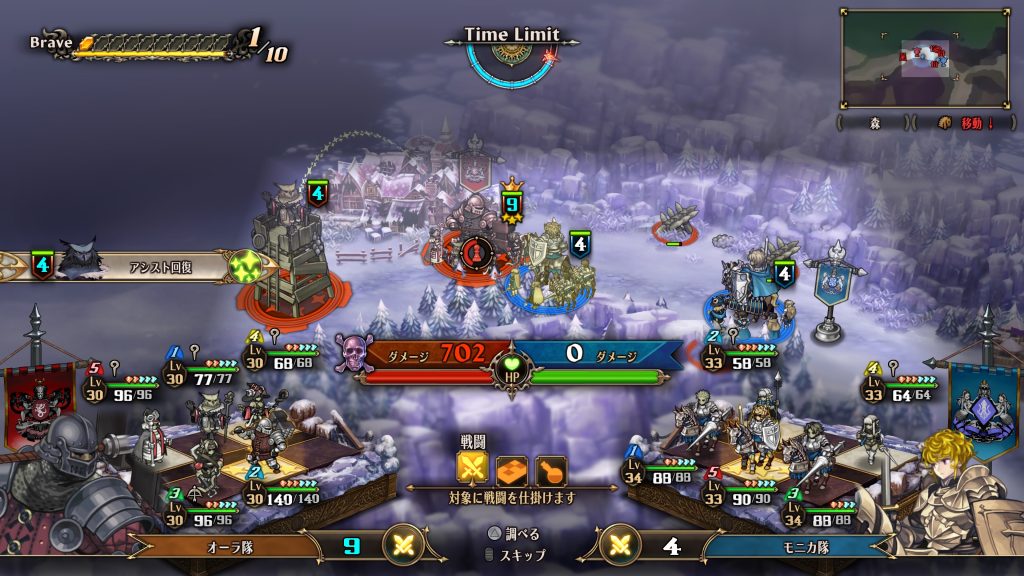Click the green star assist recovery icon

[246, 266]
